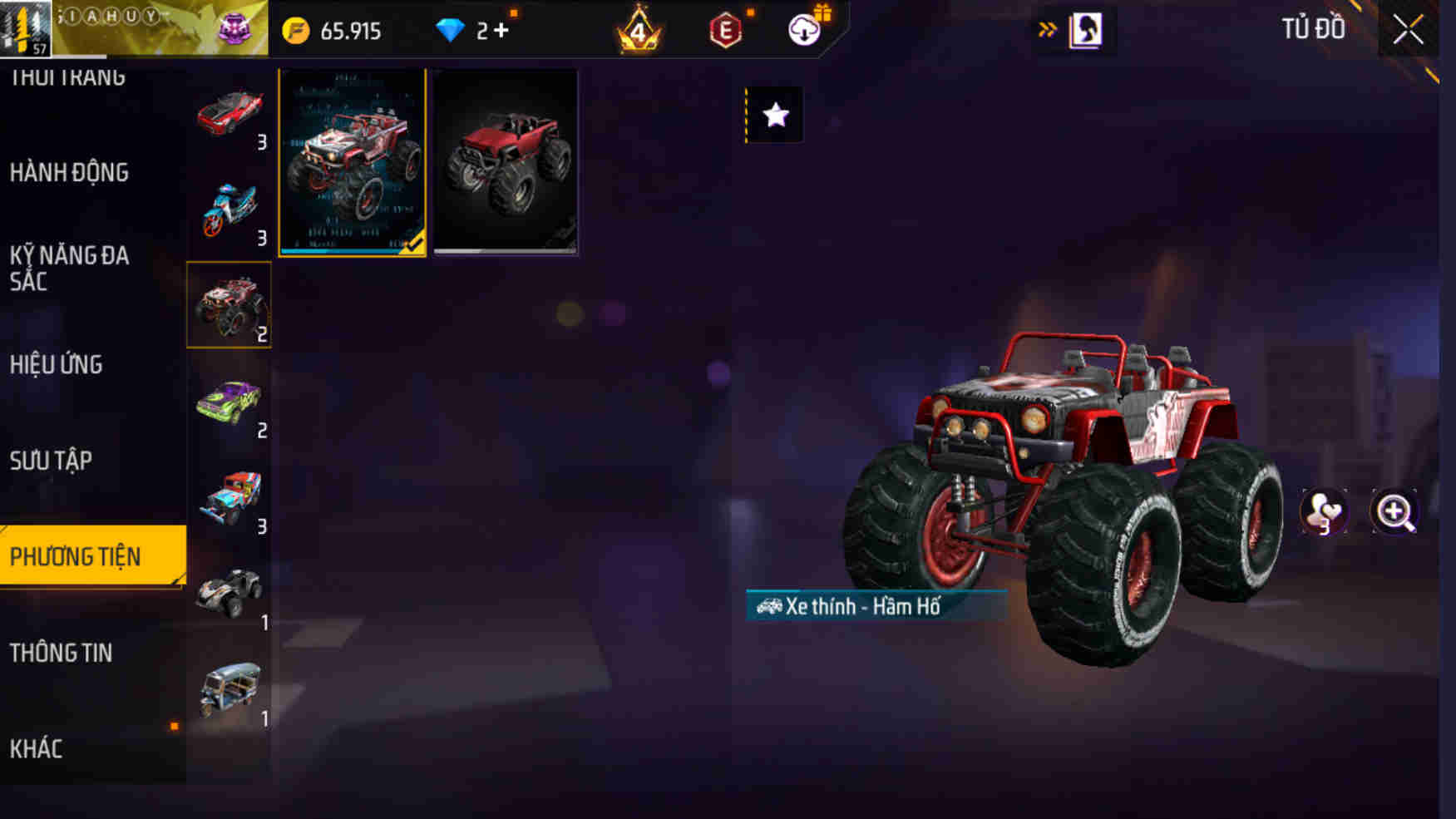1456x819 pixels.
Task: Collapse the panel using the double chevron
Action: (x=1048, y=27)
